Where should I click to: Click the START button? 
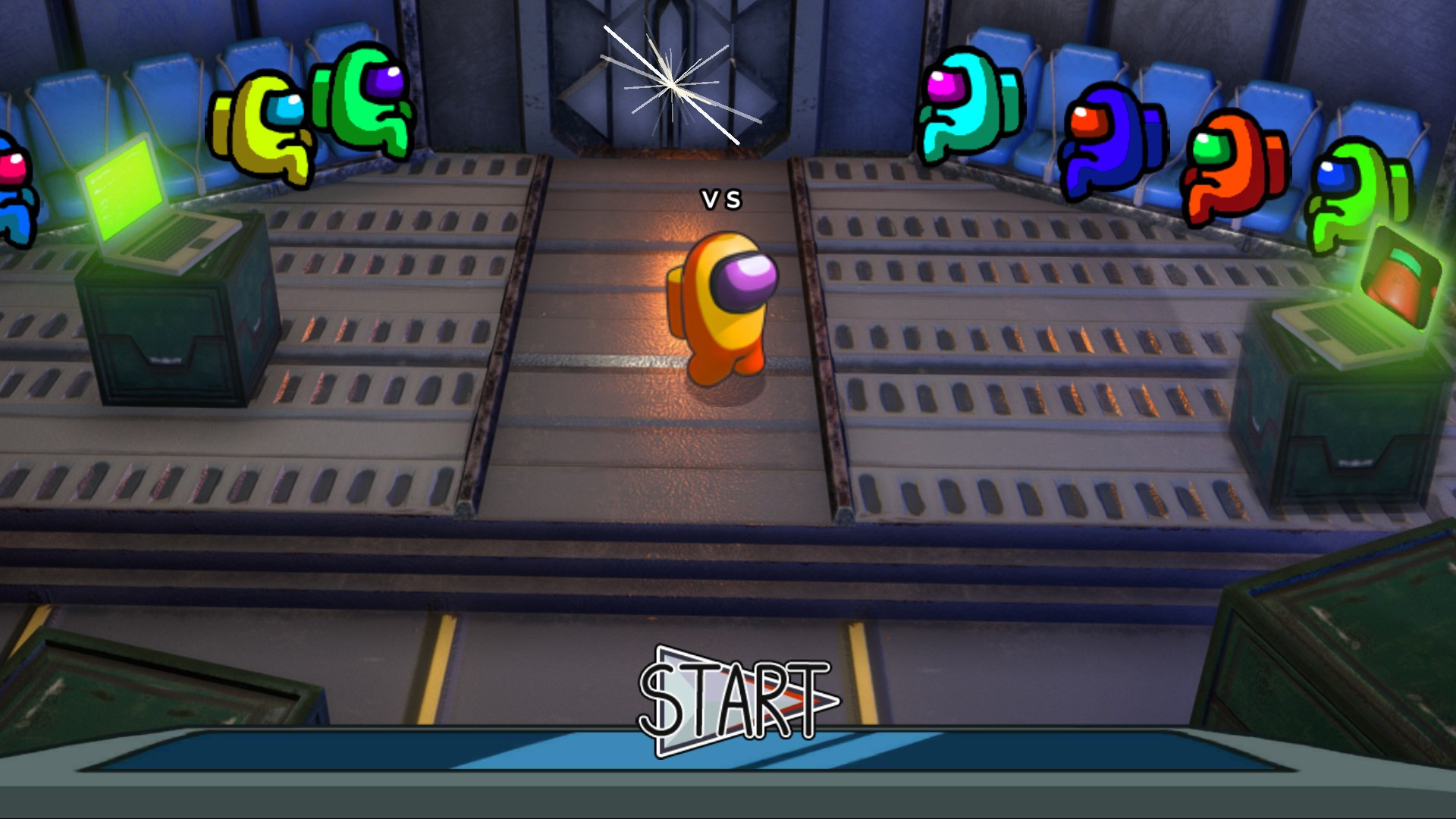737,701
